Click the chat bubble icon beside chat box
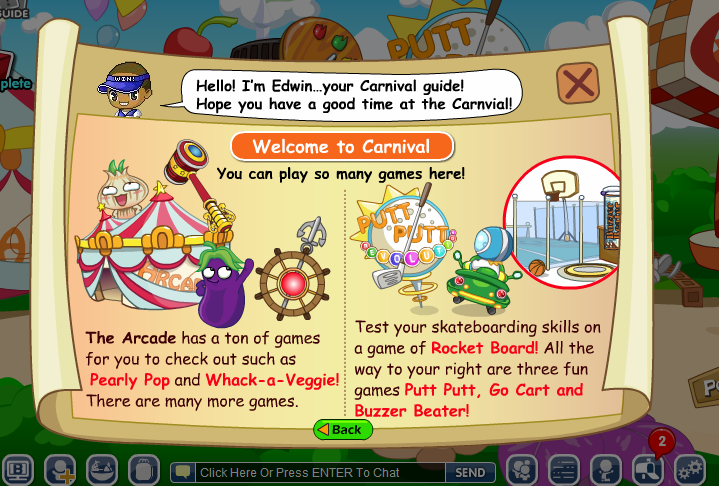This screenshot has width=719, height=486. click(x=181, y=472)
